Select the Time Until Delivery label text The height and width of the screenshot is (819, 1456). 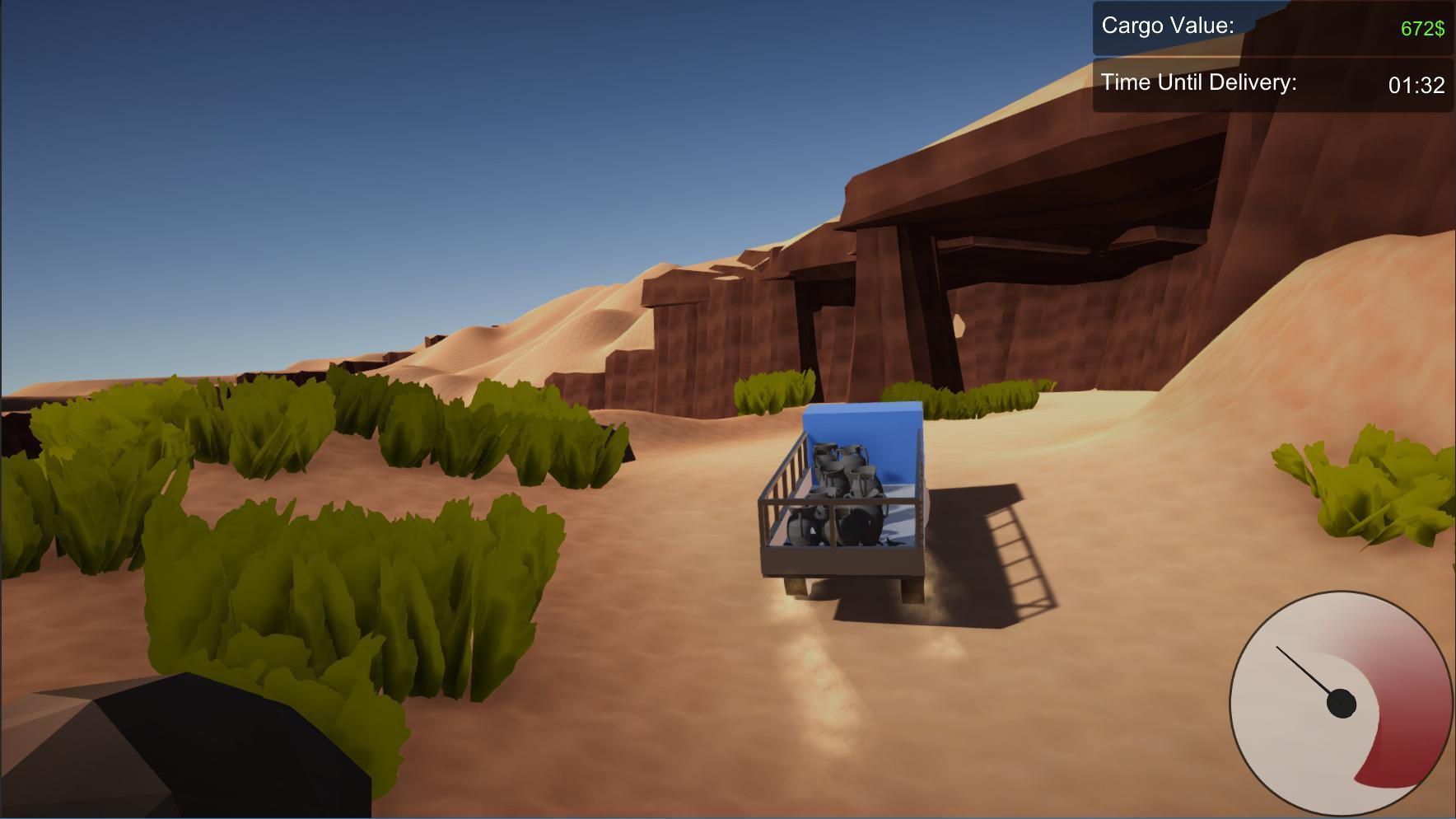coord(1199,82)
